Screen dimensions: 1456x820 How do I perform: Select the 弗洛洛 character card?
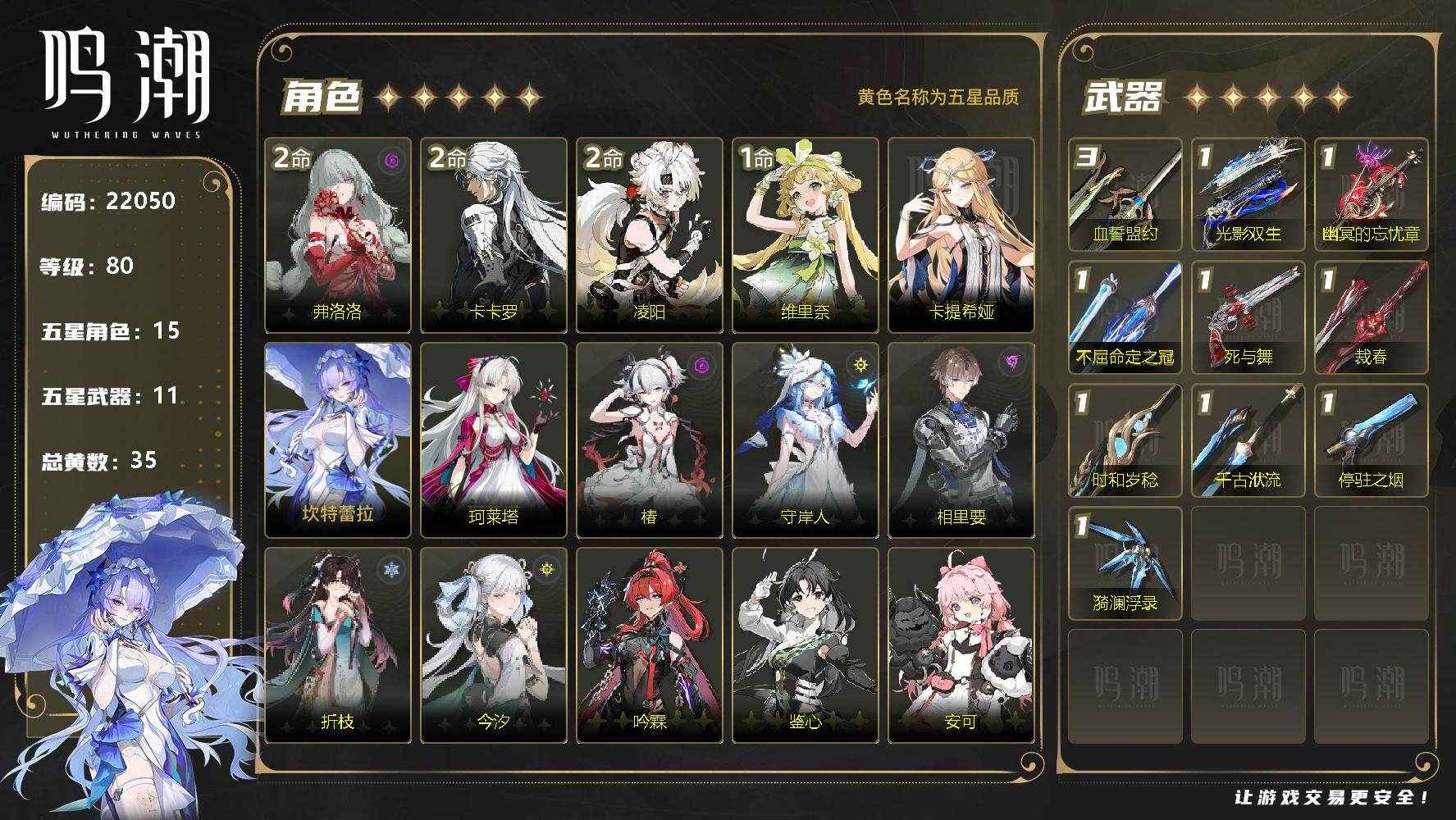pos(338,235)
